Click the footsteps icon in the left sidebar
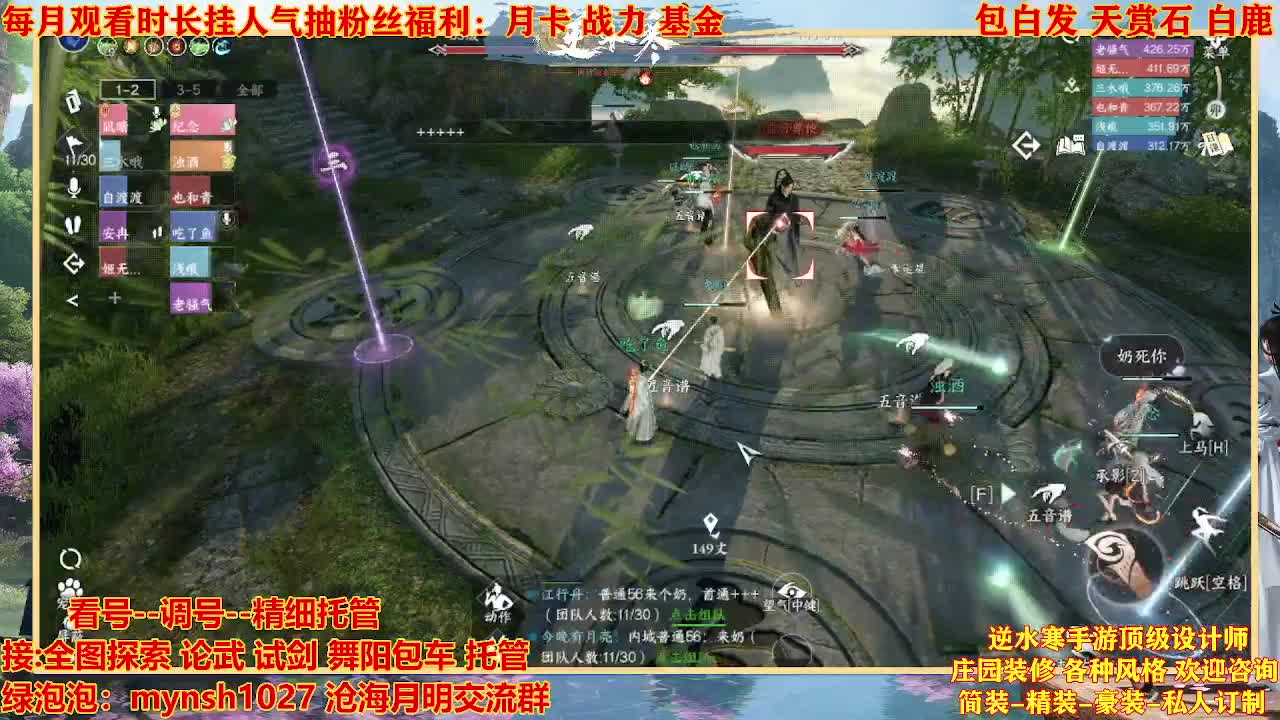Viewport: 1280px width, 720px height. click(74, 222)
